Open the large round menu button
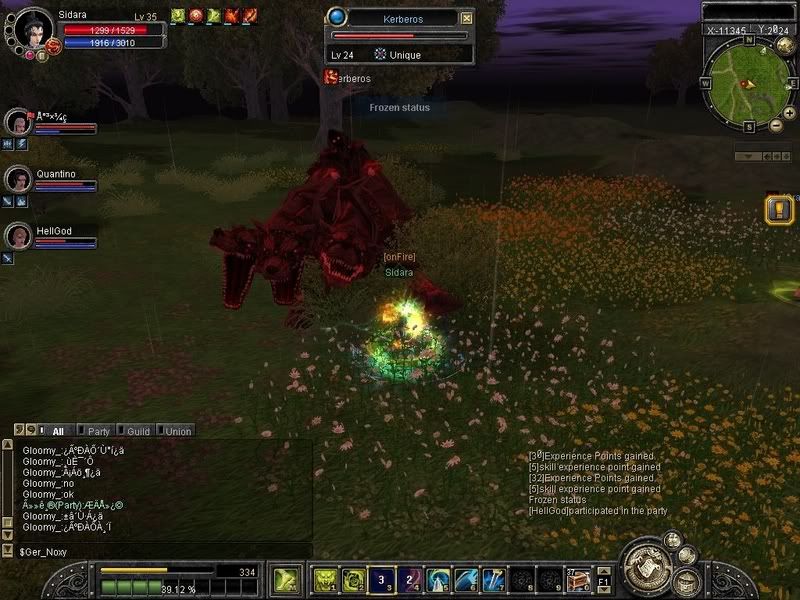The width and height of the screenshot is (800, 600). (x=647, y=567)
